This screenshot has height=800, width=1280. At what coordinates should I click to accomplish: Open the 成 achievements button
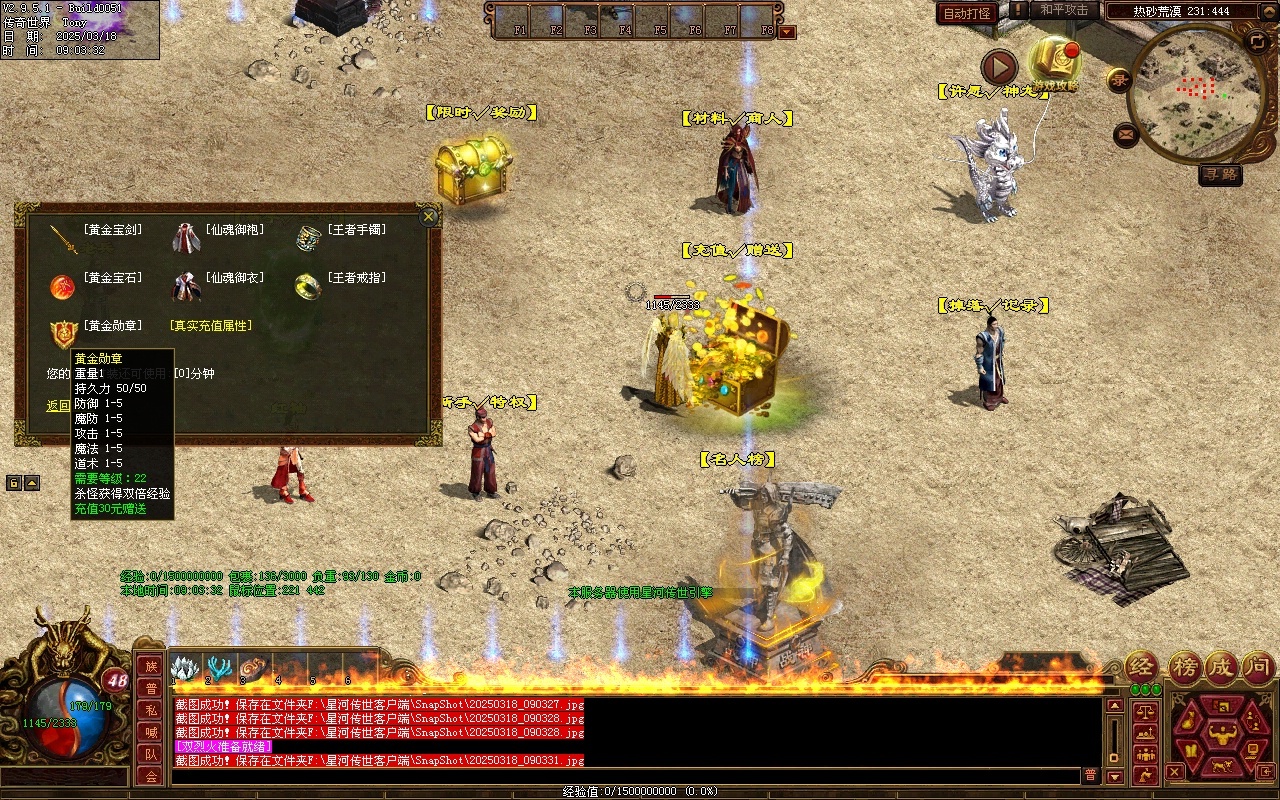click(x=1221, y=667)
